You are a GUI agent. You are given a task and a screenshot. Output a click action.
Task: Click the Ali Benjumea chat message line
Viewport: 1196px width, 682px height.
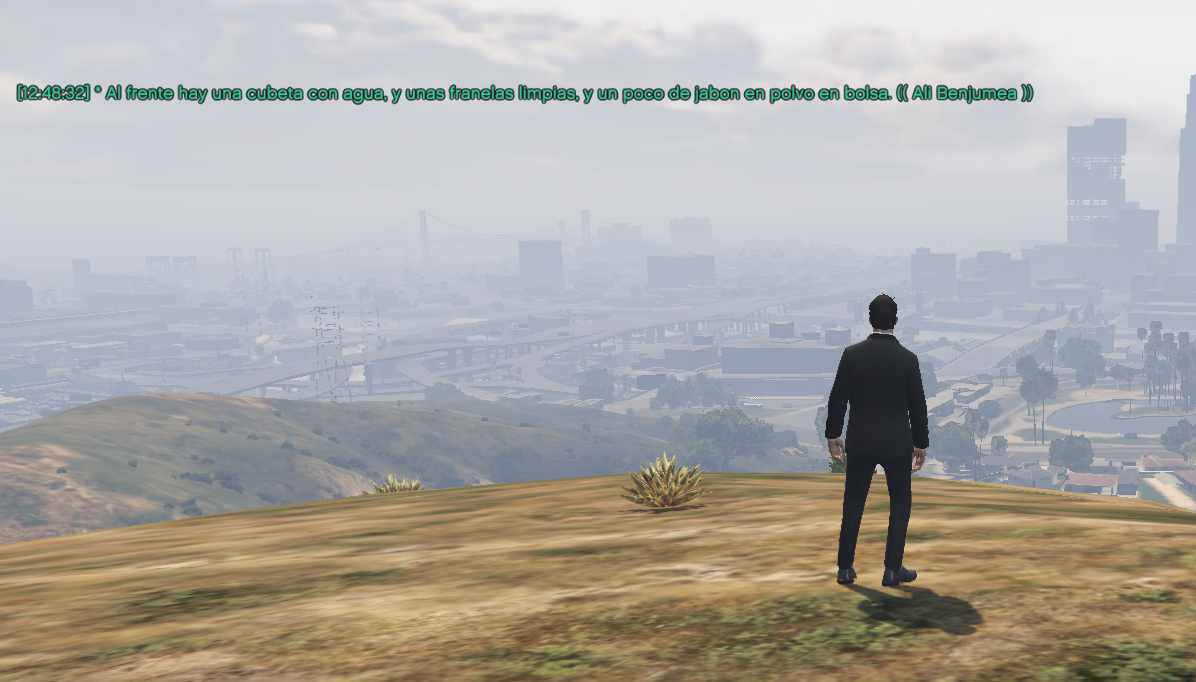525,93
